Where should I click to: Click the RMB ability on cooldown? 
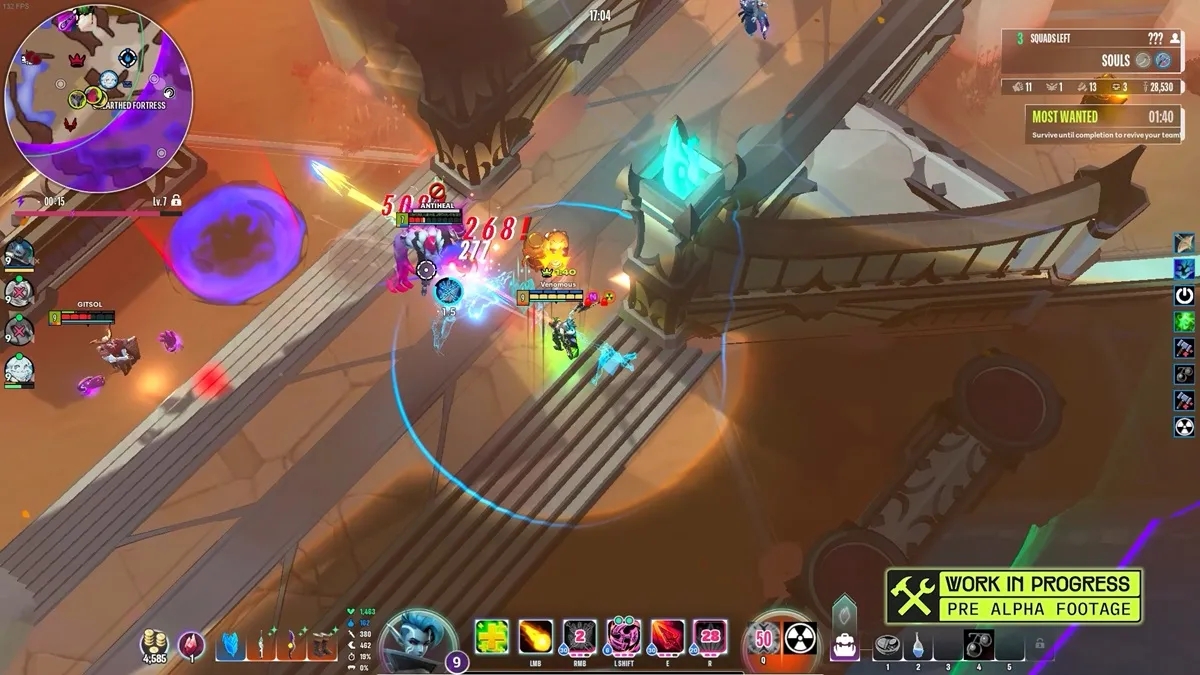tap(579, 637)
